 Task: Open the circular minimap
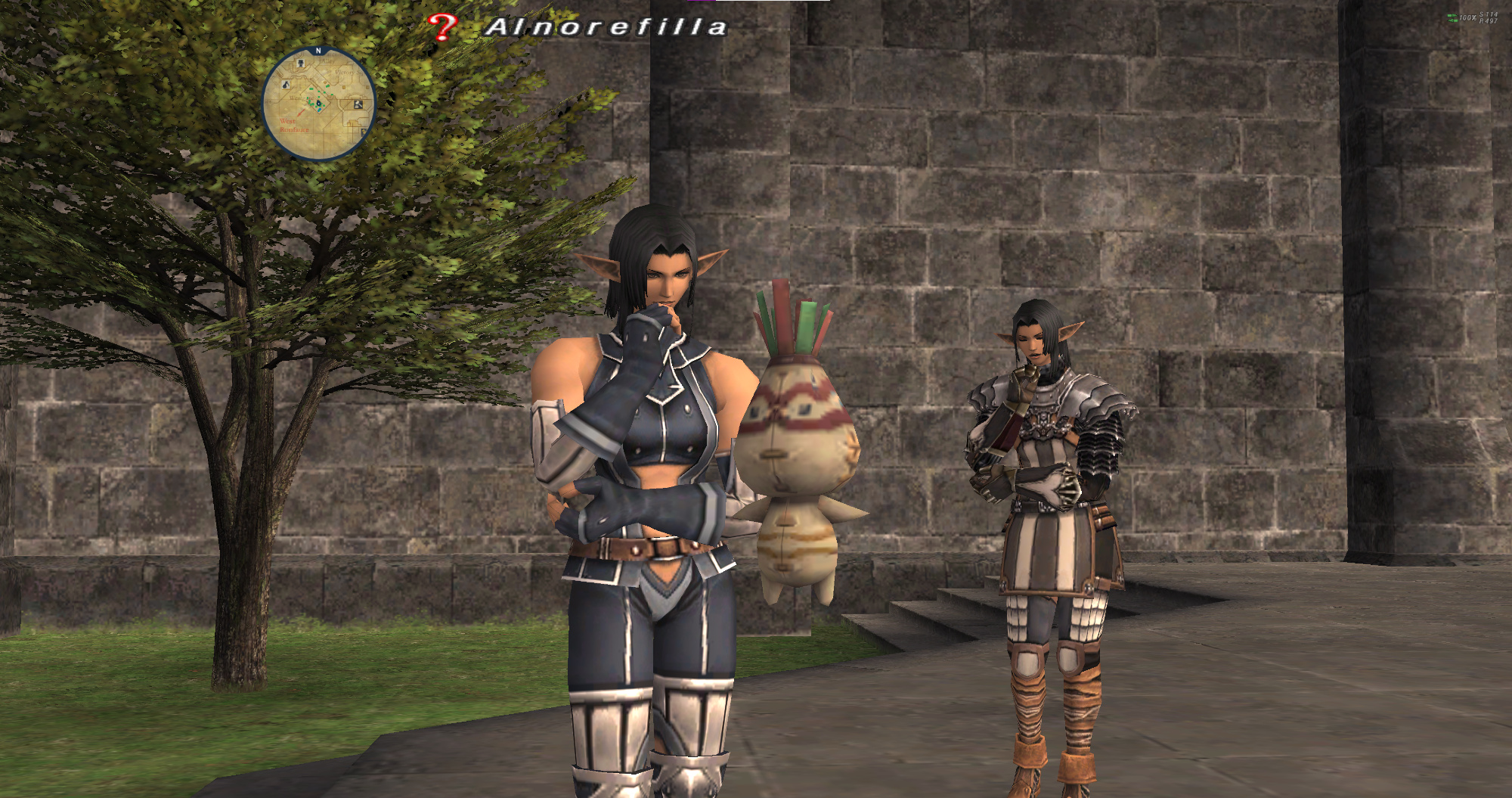coord(318,104)
